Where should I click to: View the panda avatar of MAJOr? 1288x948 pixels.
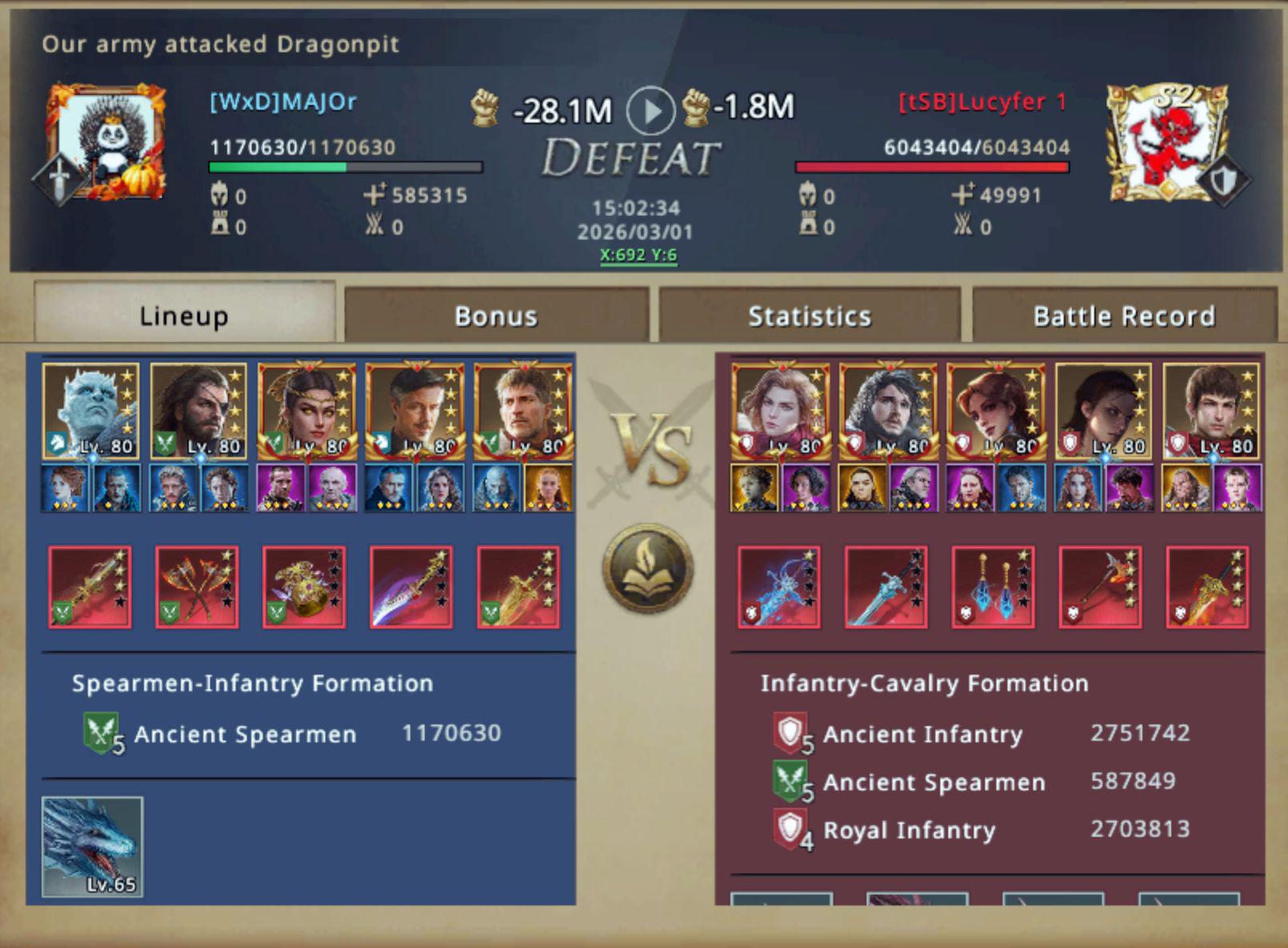[107, 142]
